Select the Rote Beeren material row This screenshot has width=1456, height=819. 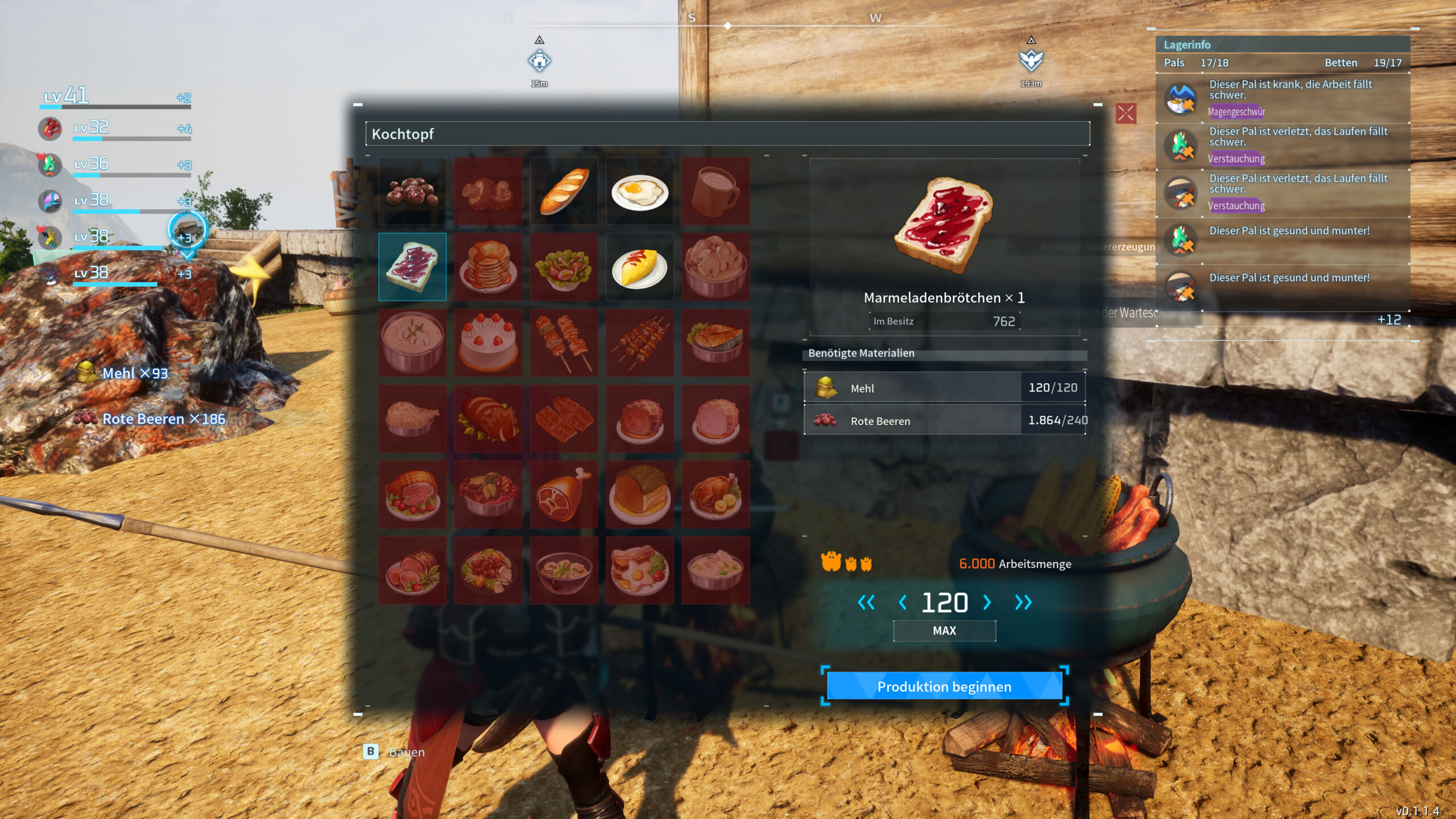point(944,420)
